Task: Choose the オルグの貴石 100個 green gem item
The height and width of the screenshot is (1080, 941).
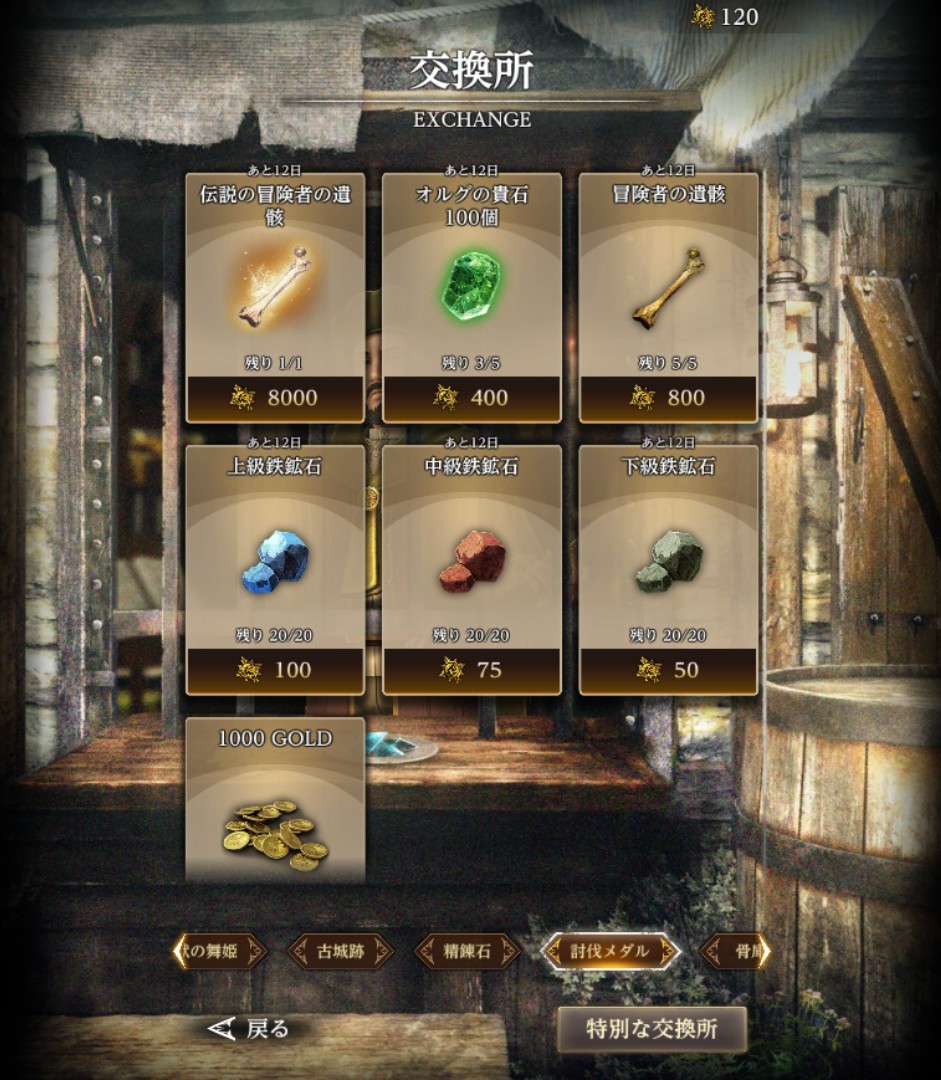Action: (471, 297)
